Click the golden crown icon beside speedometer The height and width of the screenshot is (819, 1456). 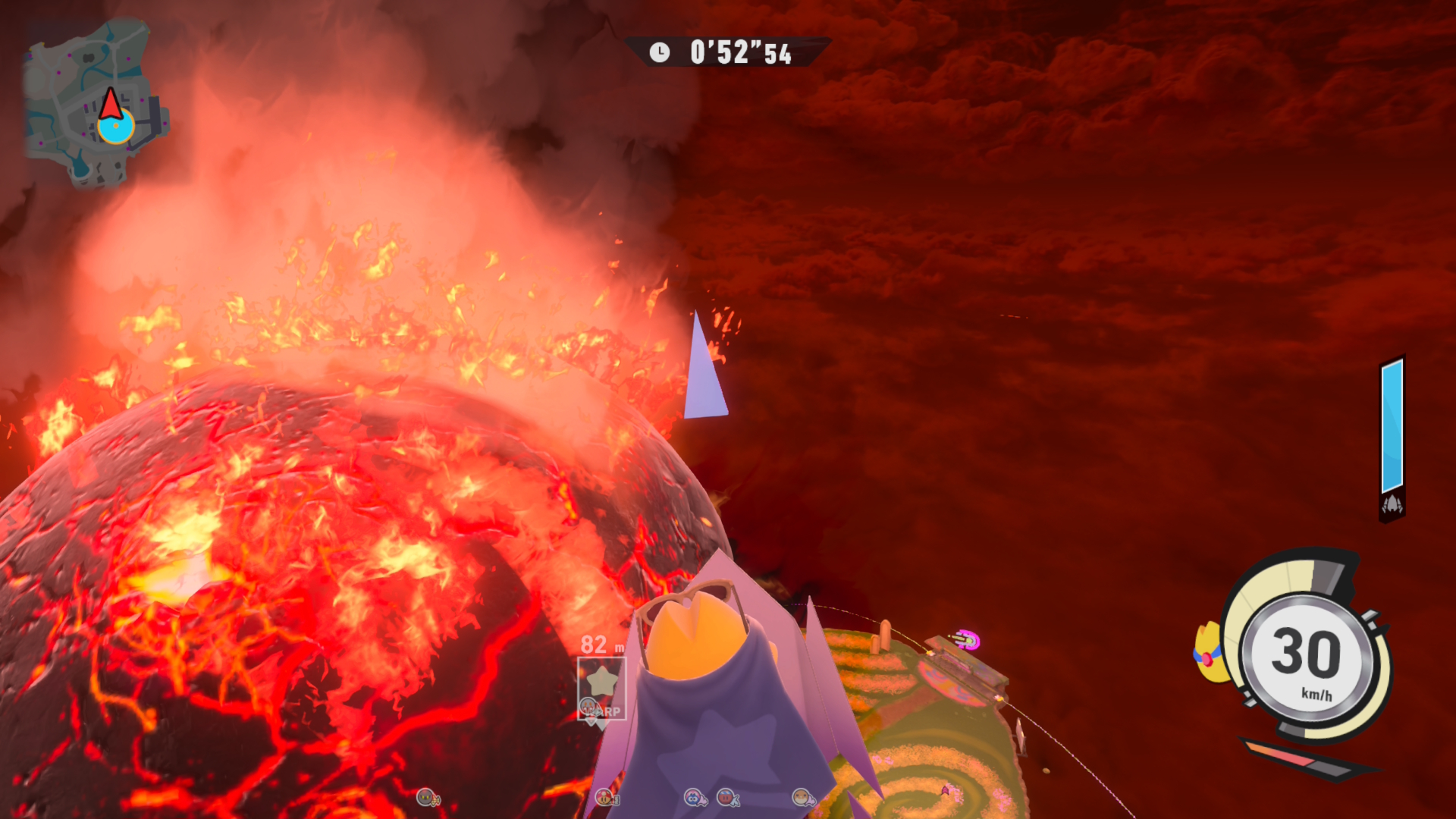[1206, 652]
